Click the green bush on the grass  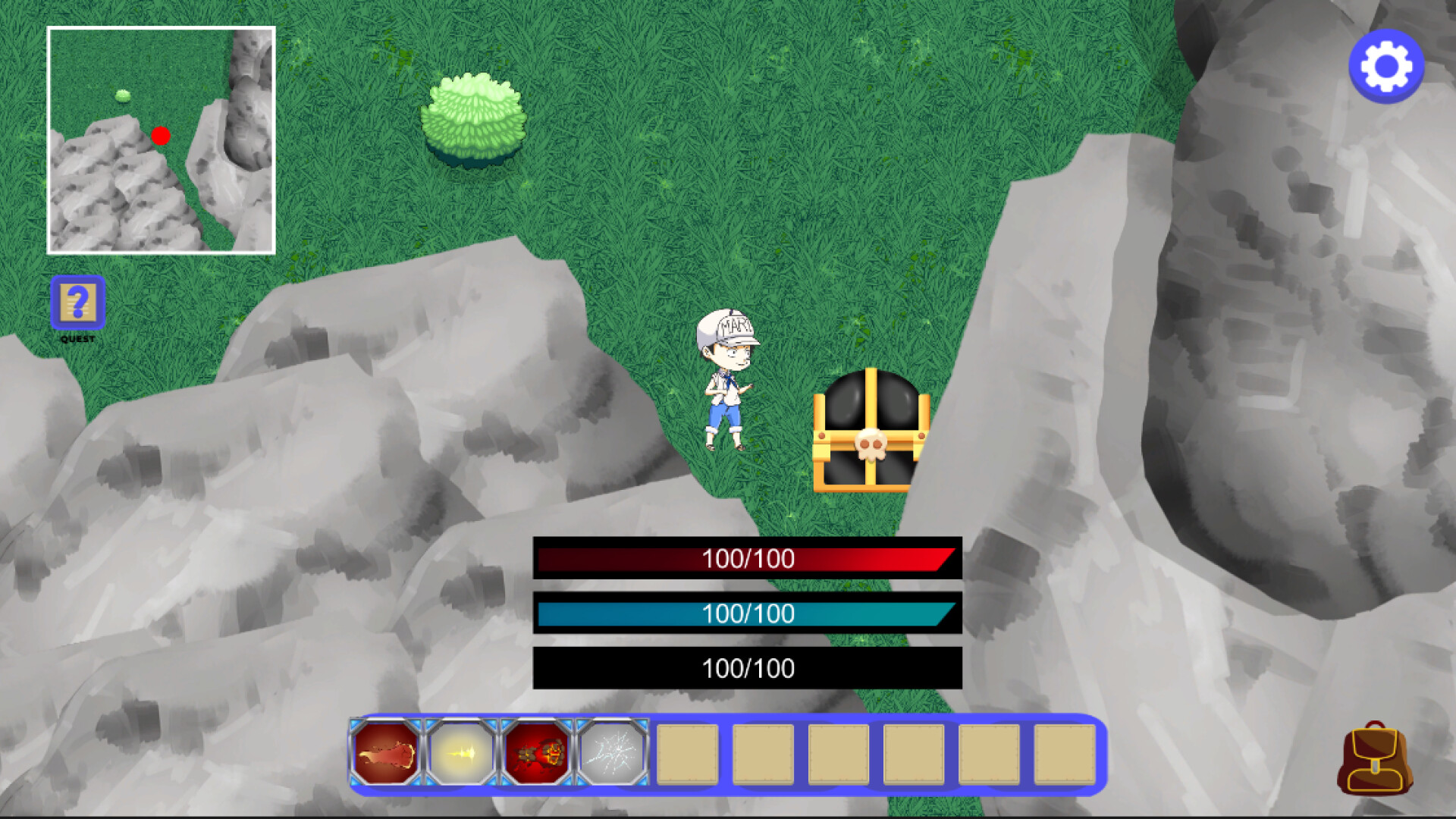click(x=474, y=121)
